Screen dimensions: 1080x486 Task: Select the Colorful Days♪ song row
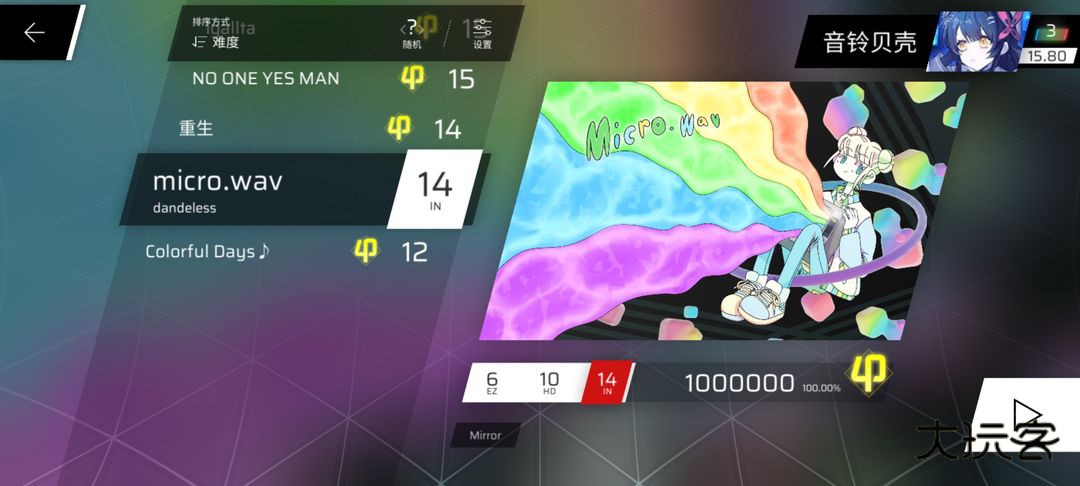pyautogui.click(x=208, y=251)
